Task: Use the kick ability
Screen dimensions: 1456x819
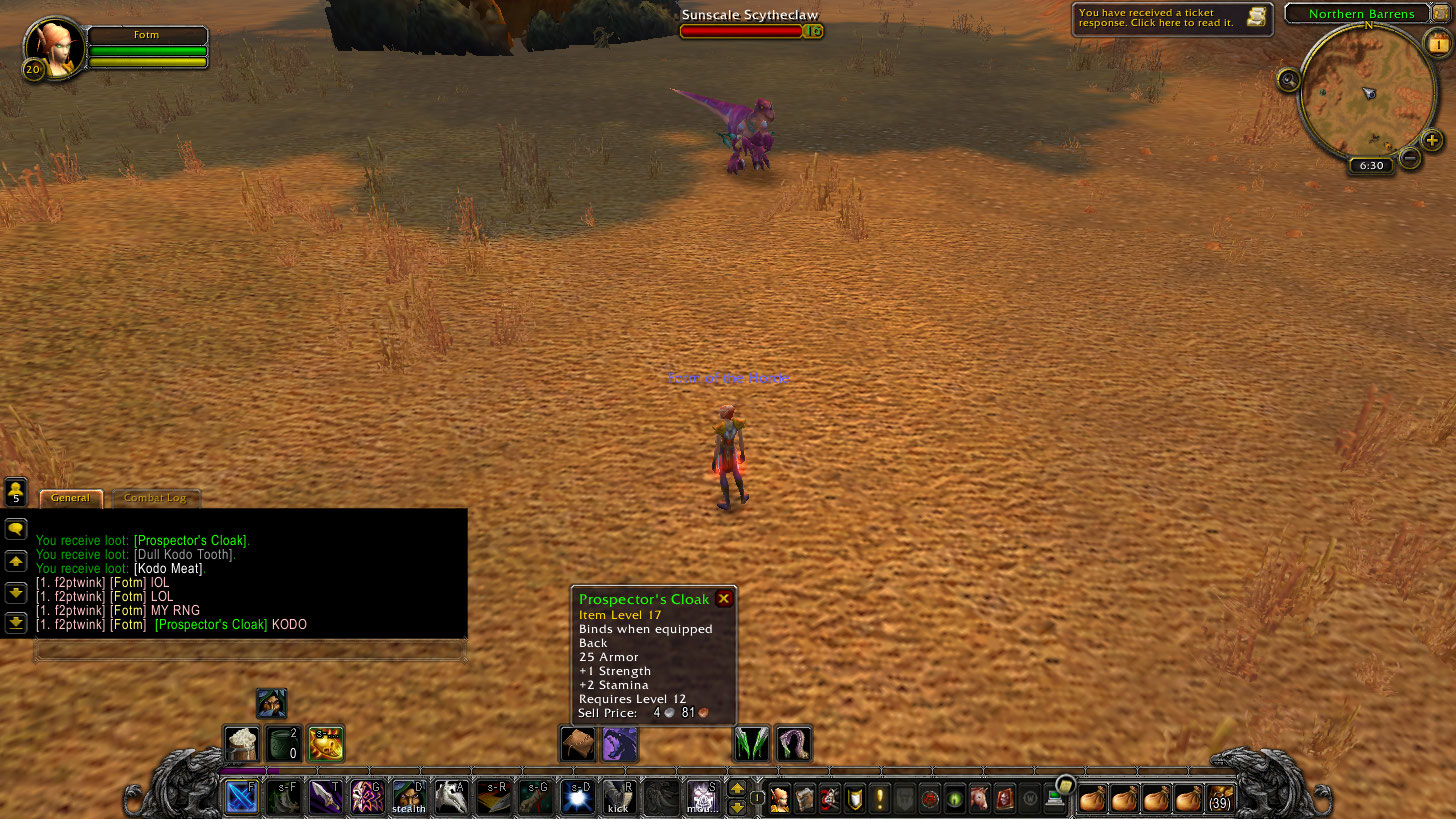Action: [619, 797]
